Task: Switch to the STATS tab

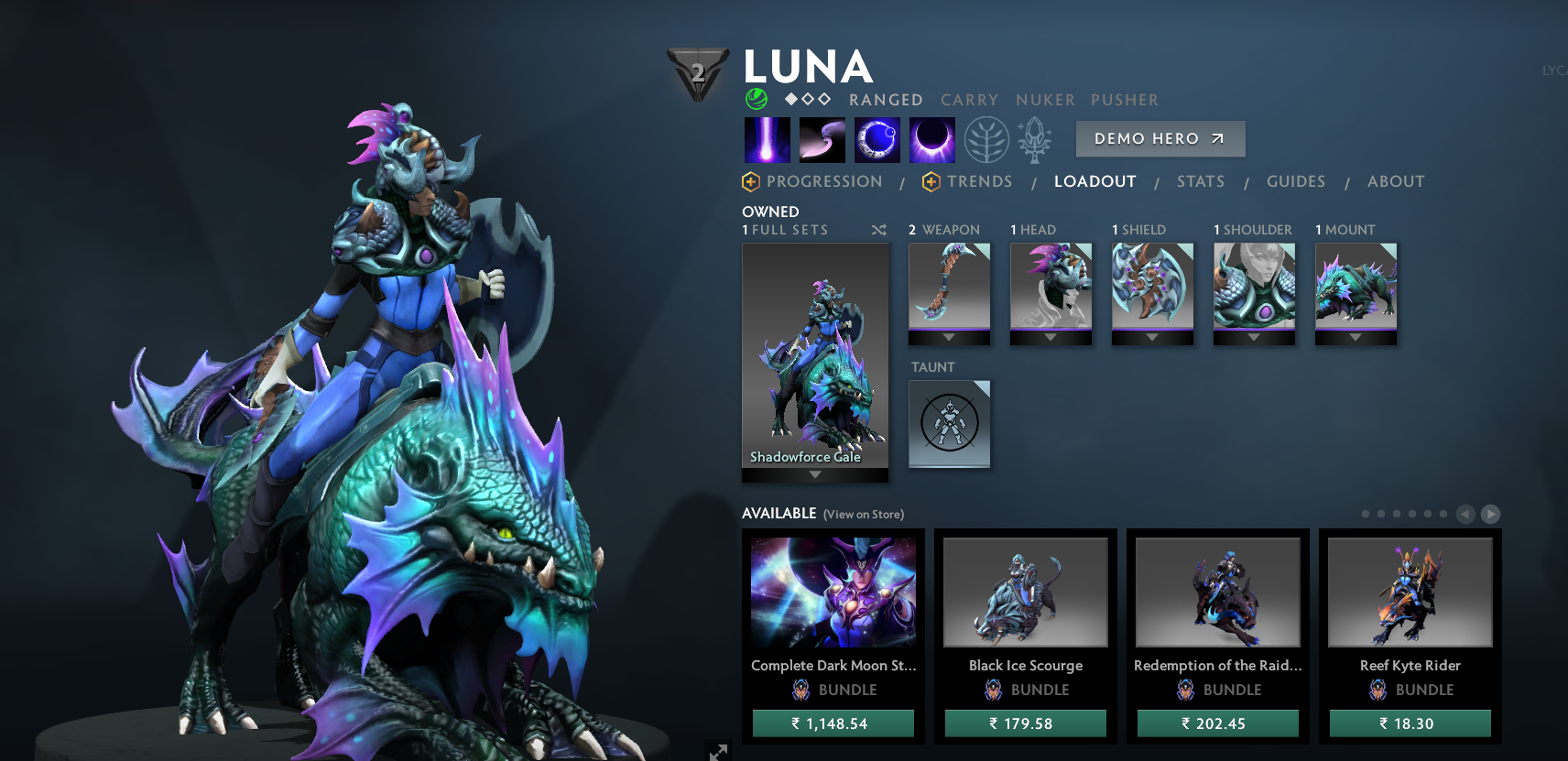Action: [x=1201, y=181]
